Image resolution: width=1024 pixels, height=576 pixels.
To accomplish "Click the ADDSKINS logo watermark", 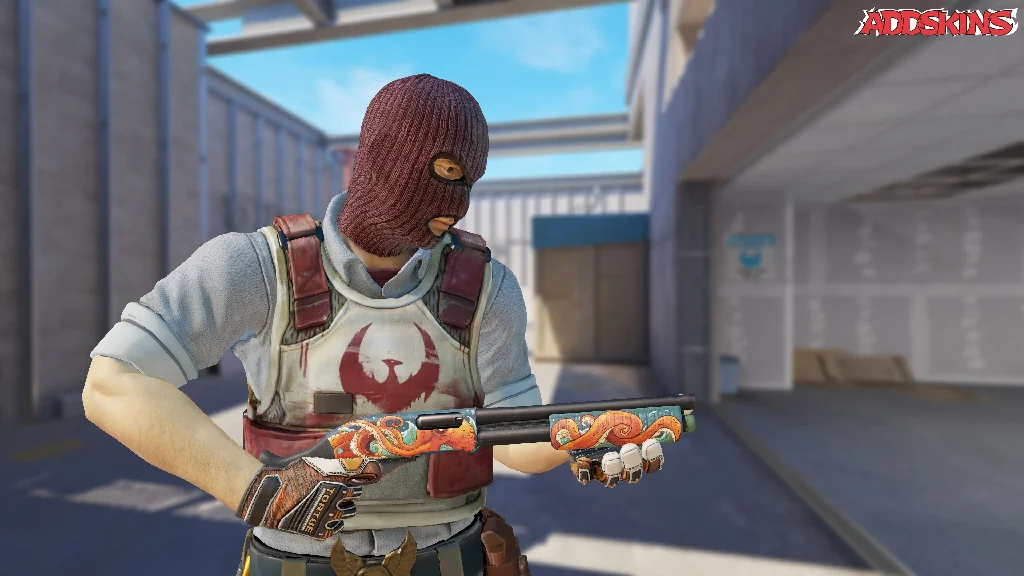I will (935, 22).
